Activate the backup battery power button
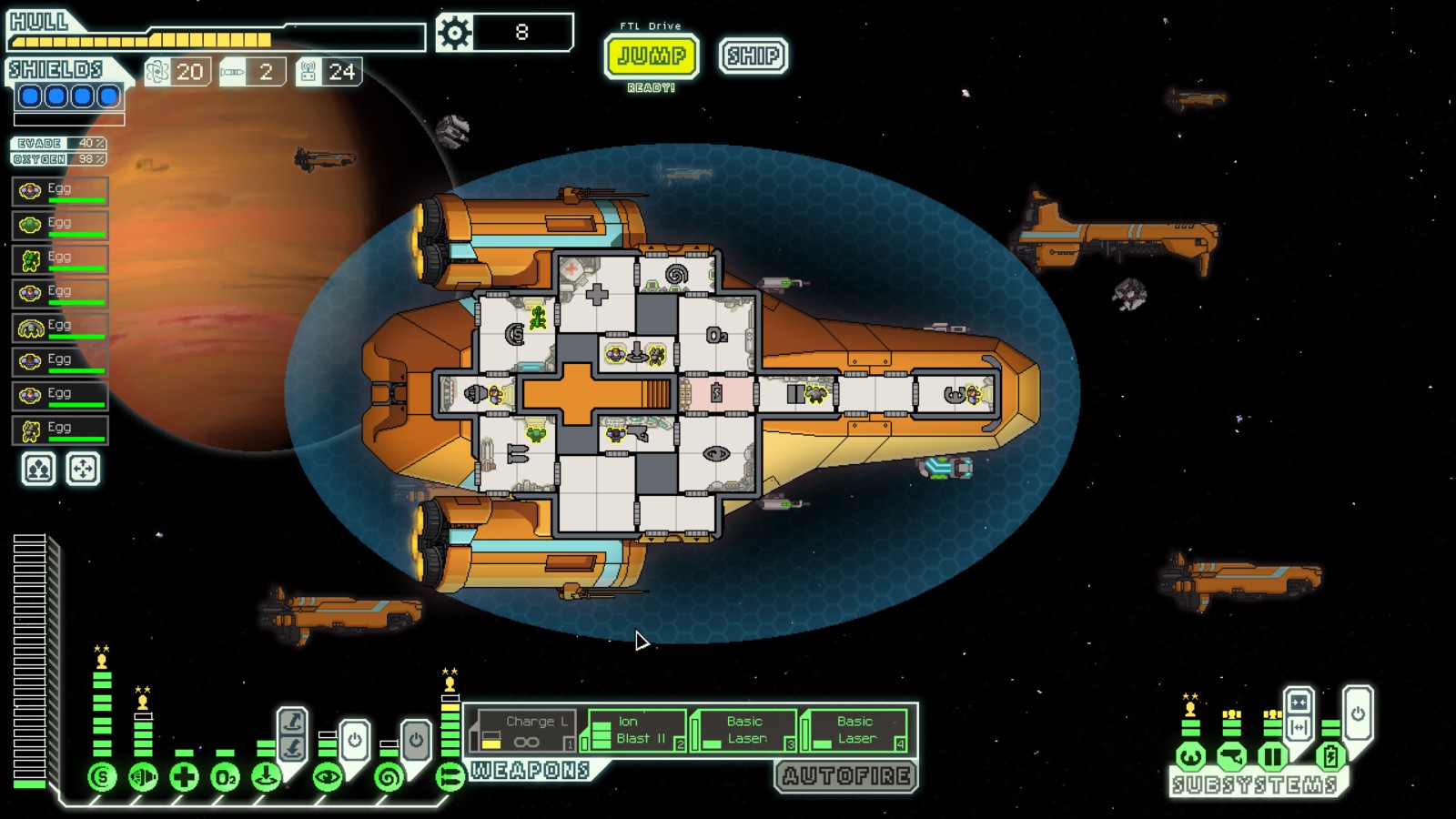Viewport: 1456px width, 819px height. (x=1358, y=713)
